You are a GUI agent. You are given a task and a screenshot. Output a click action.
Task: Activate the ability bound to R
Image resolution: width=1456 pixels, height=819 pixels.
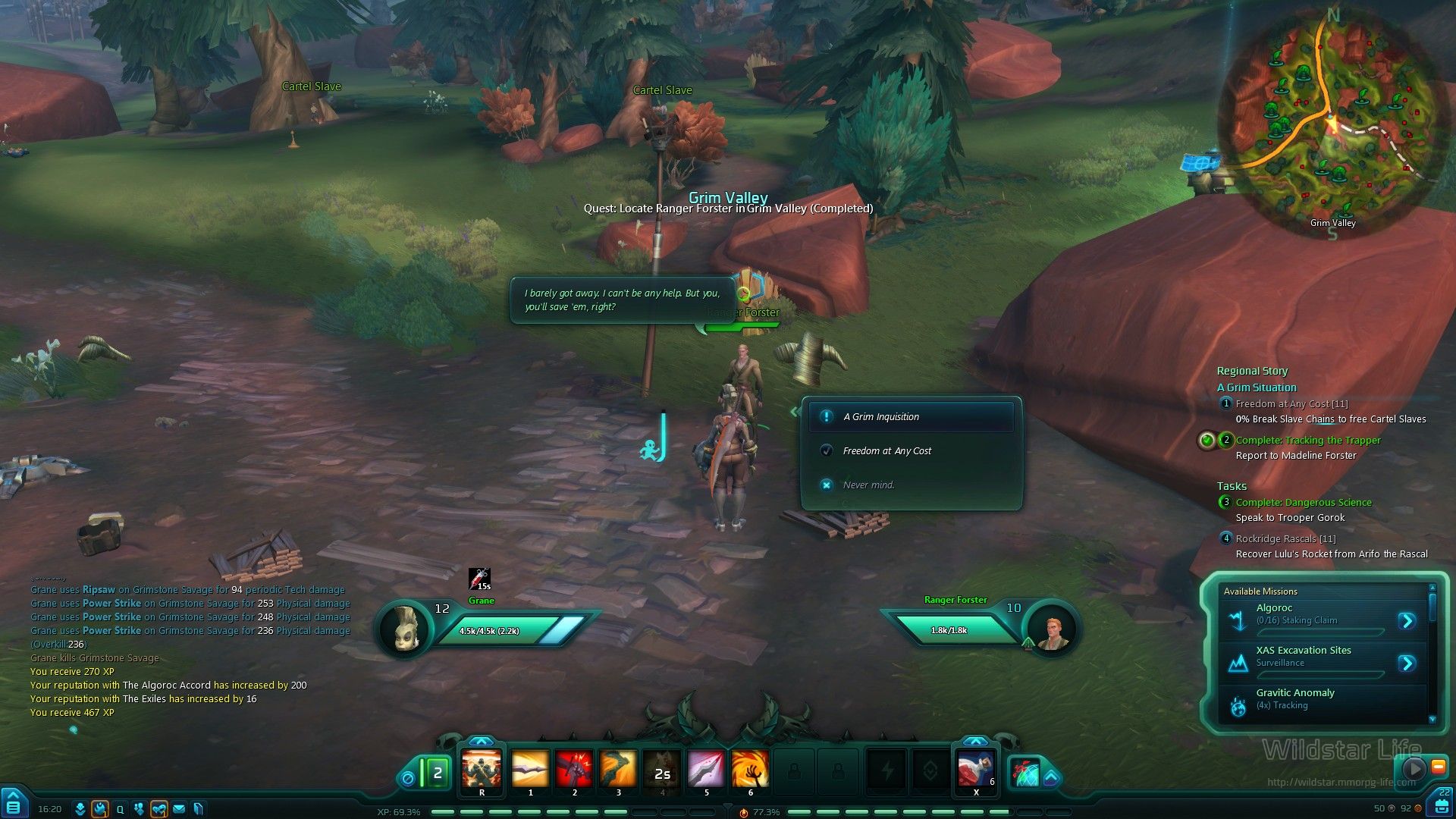[x=482, y=769]
